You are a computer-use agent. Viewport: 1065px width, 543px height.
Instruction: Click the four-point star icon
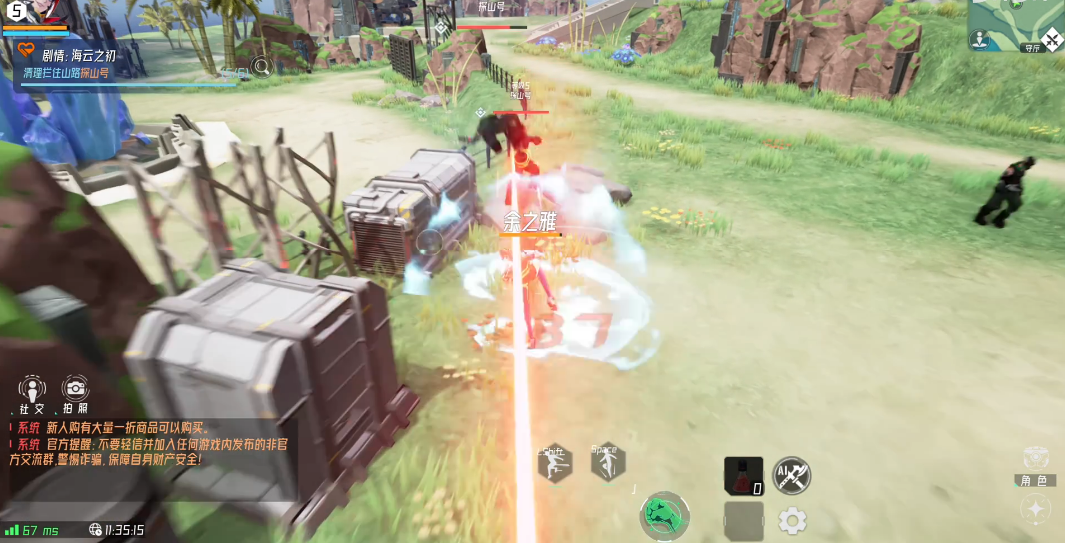1035,509
